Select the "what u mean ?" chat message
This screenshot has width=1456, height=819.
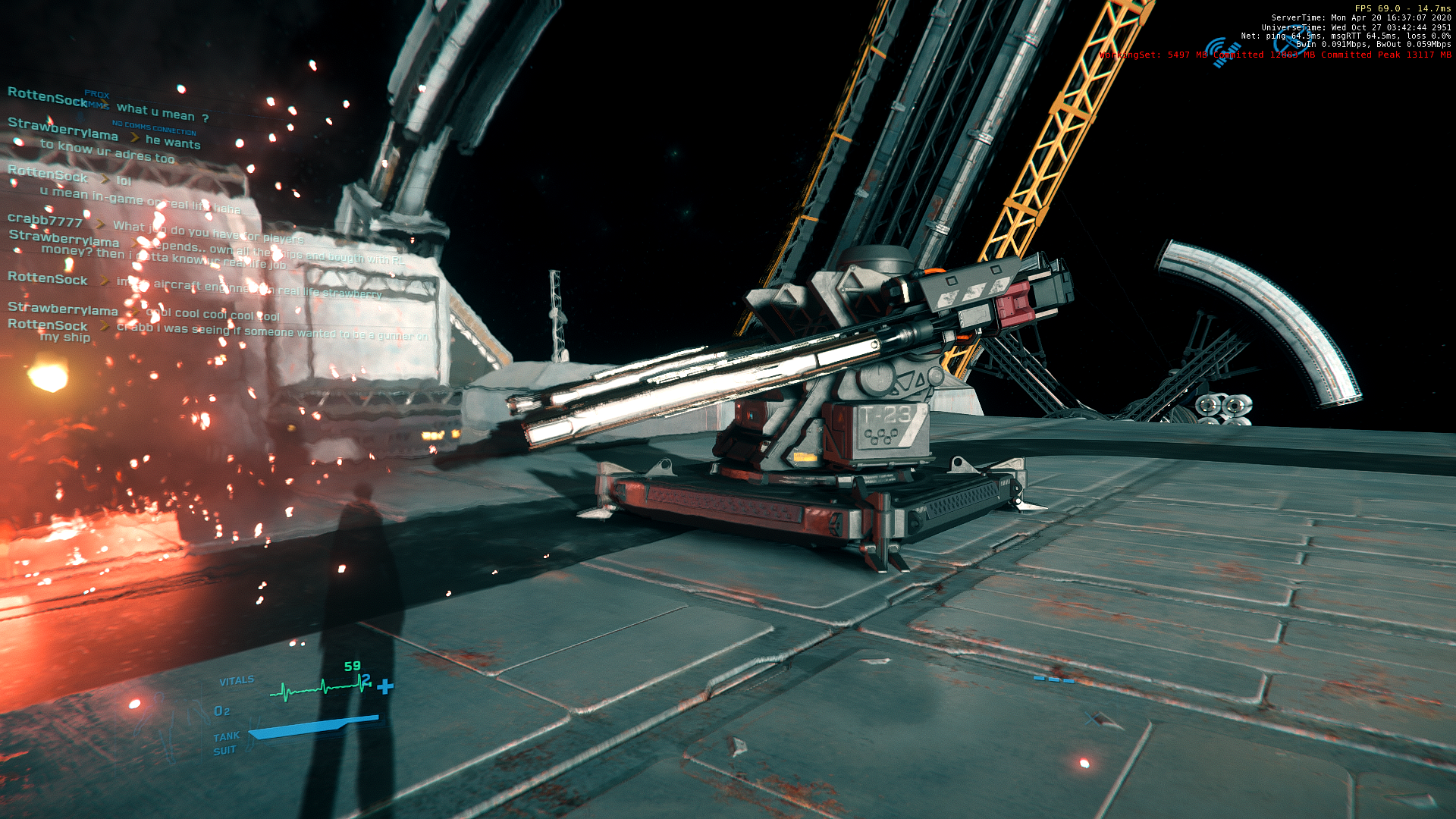tap(162, 113)
